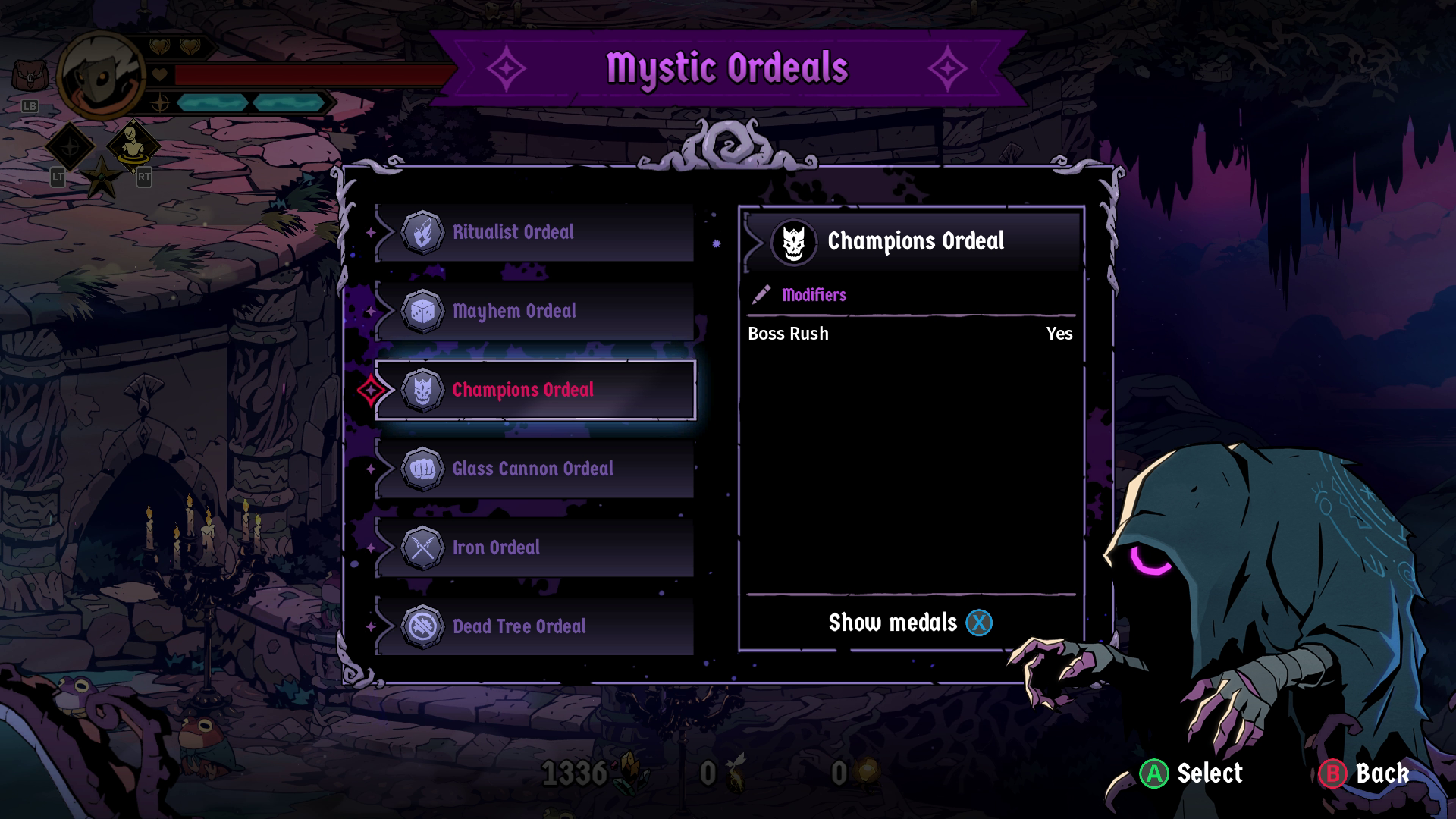Select the Ritualist Ordeal entry
This screenshot has width=1456, height=819.
click(534, 232)
